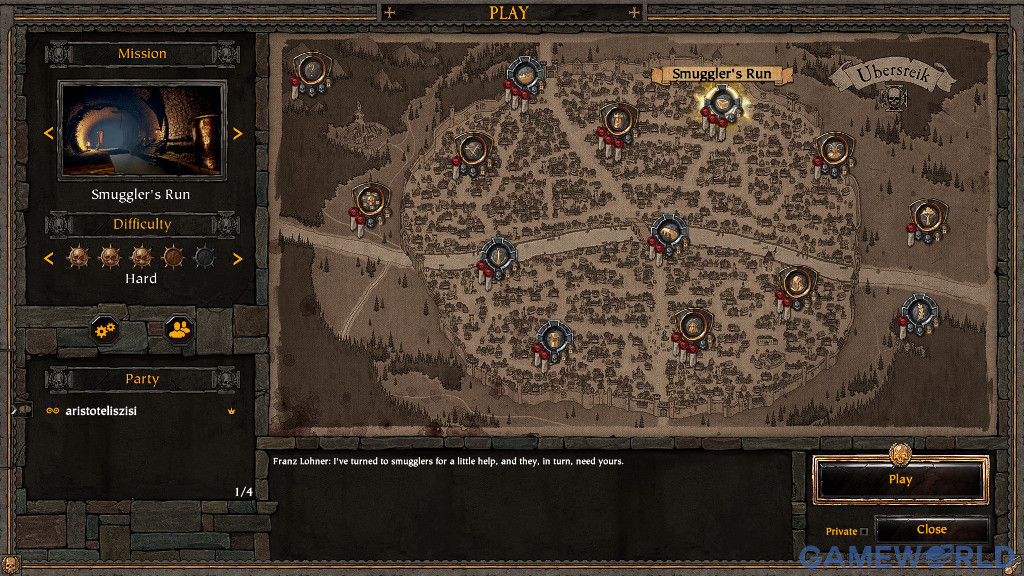
Task: Lower difficulty with the left arrow
Action: coord(46,259)
